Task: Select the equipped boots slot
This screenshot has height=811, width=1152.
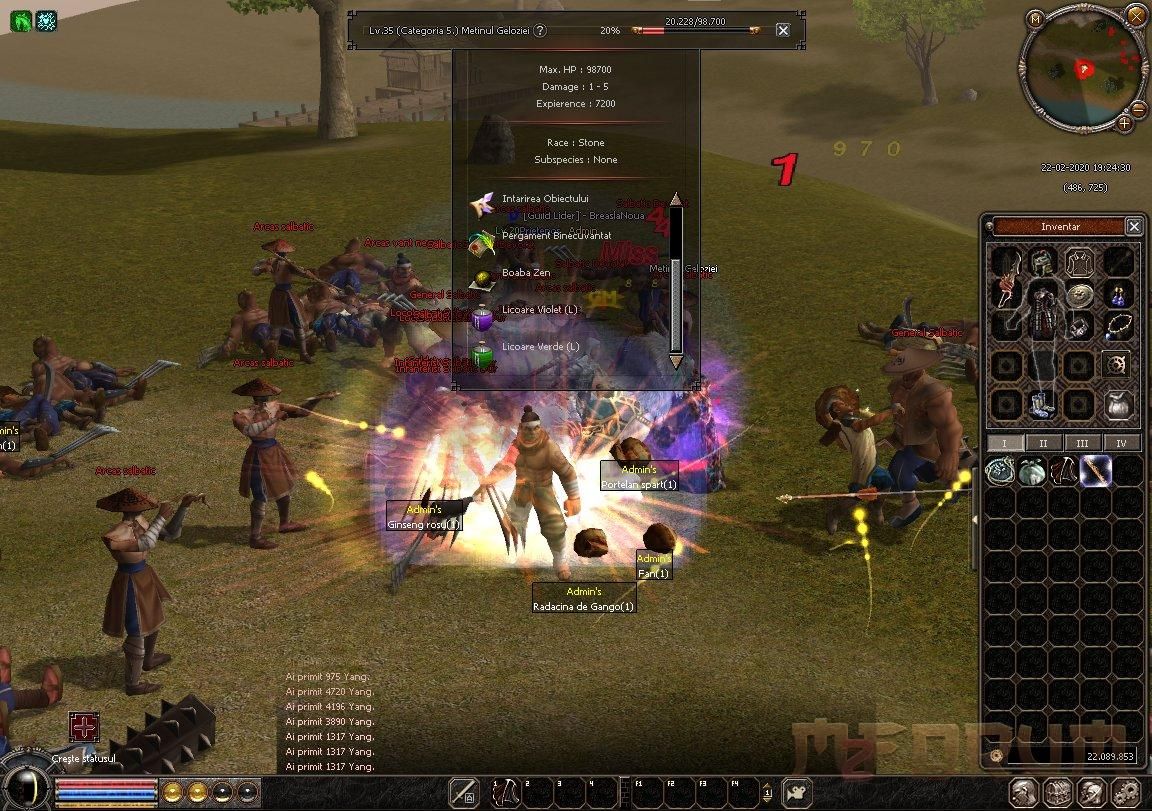Action: [1041, 403]
